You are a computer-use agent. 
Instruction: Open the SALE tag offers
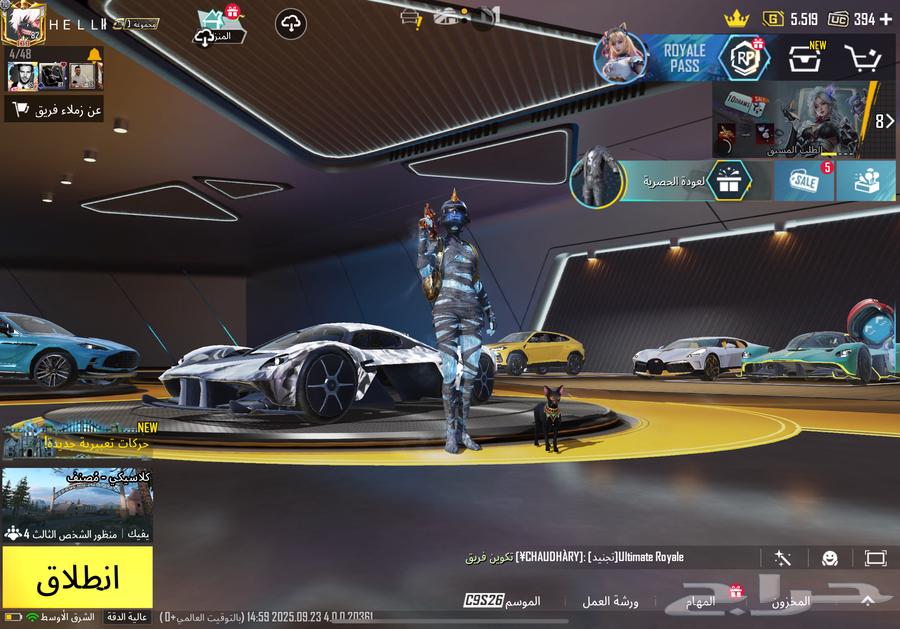tap(803, 181)
